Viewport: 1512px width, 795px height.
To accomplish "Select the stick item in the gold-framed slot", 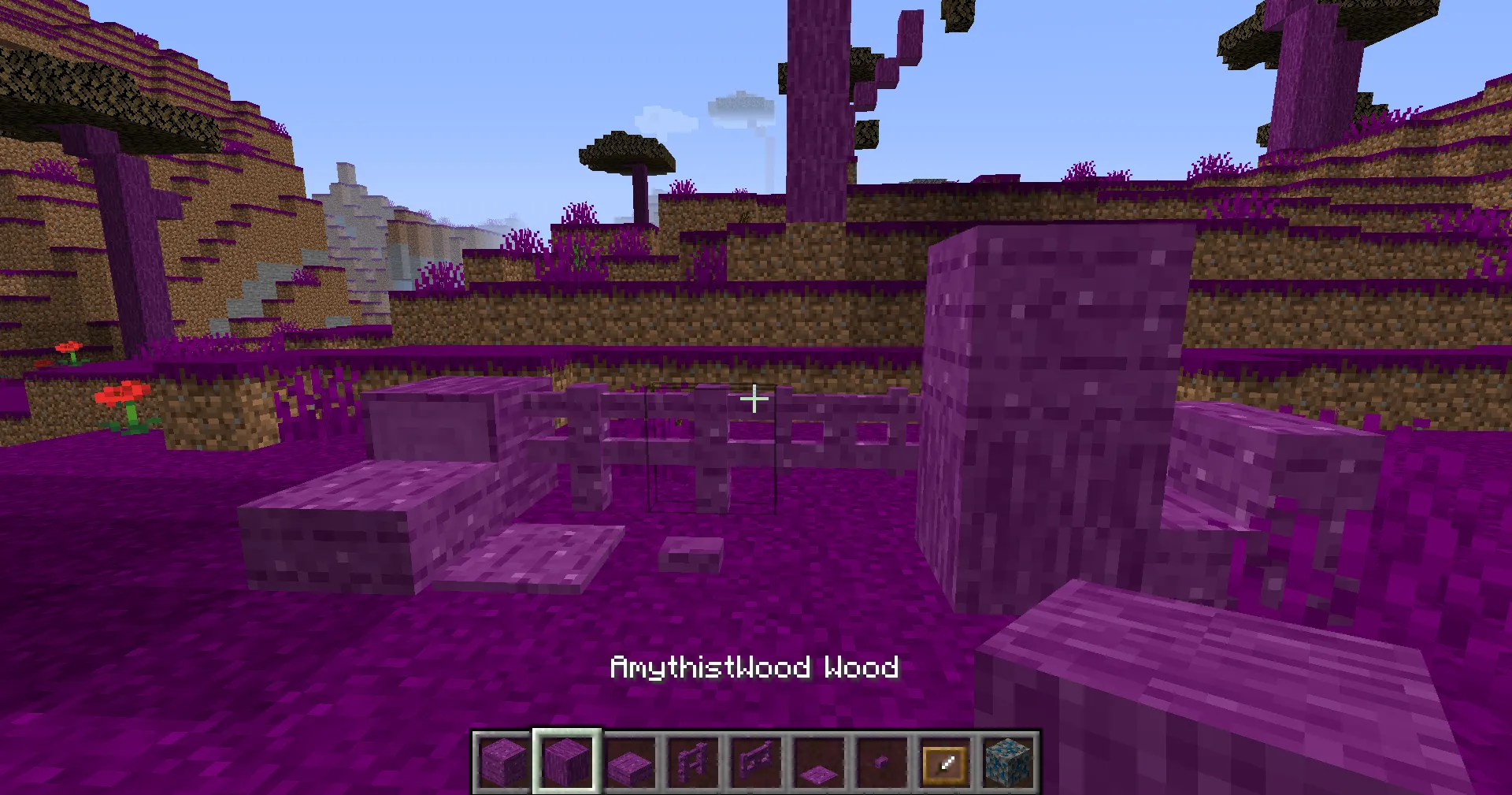I will click(945, 760).
